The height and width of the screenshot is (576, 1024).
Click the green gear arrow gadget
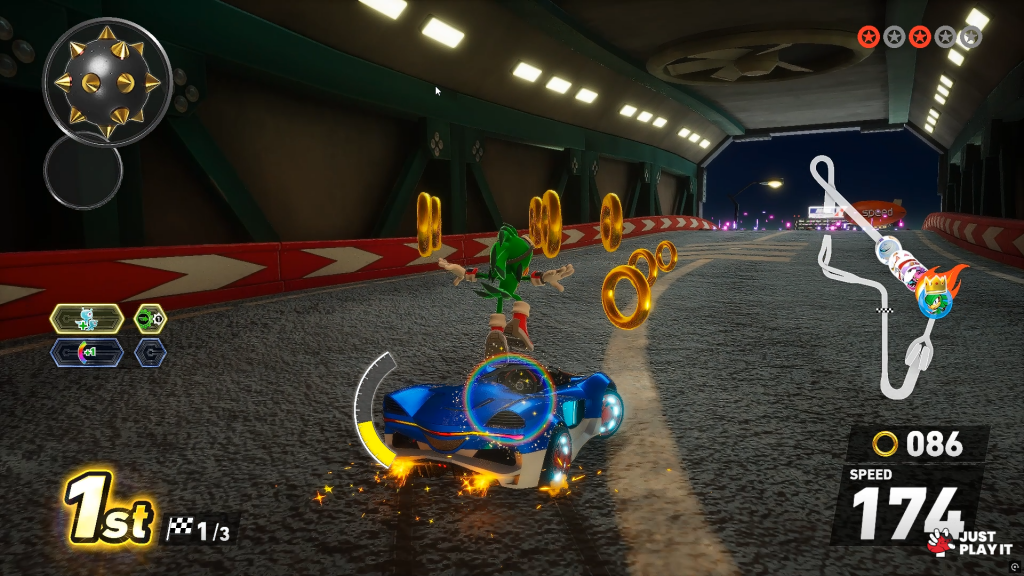151,319
